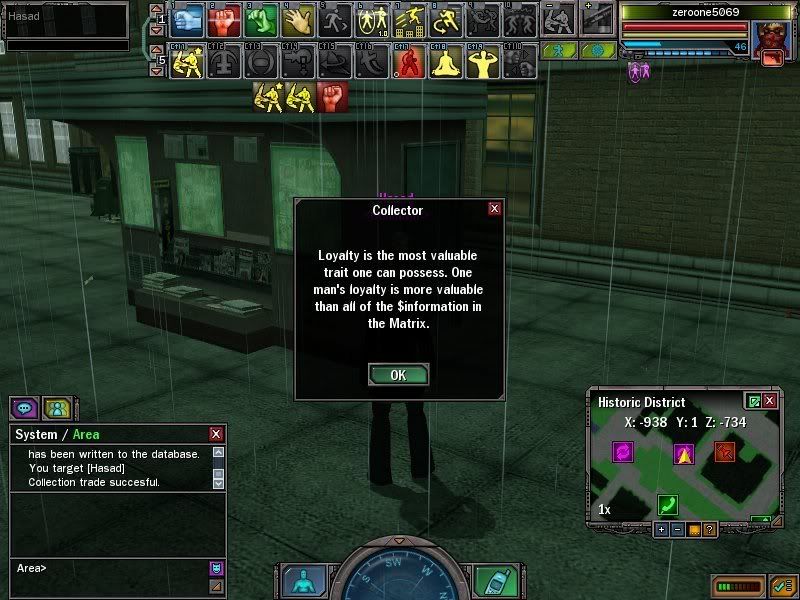Viewport: 800px width, 600px height.
Task: Zoom out the Historic District map
Action: pyautogui.click(x=677, y=529)
